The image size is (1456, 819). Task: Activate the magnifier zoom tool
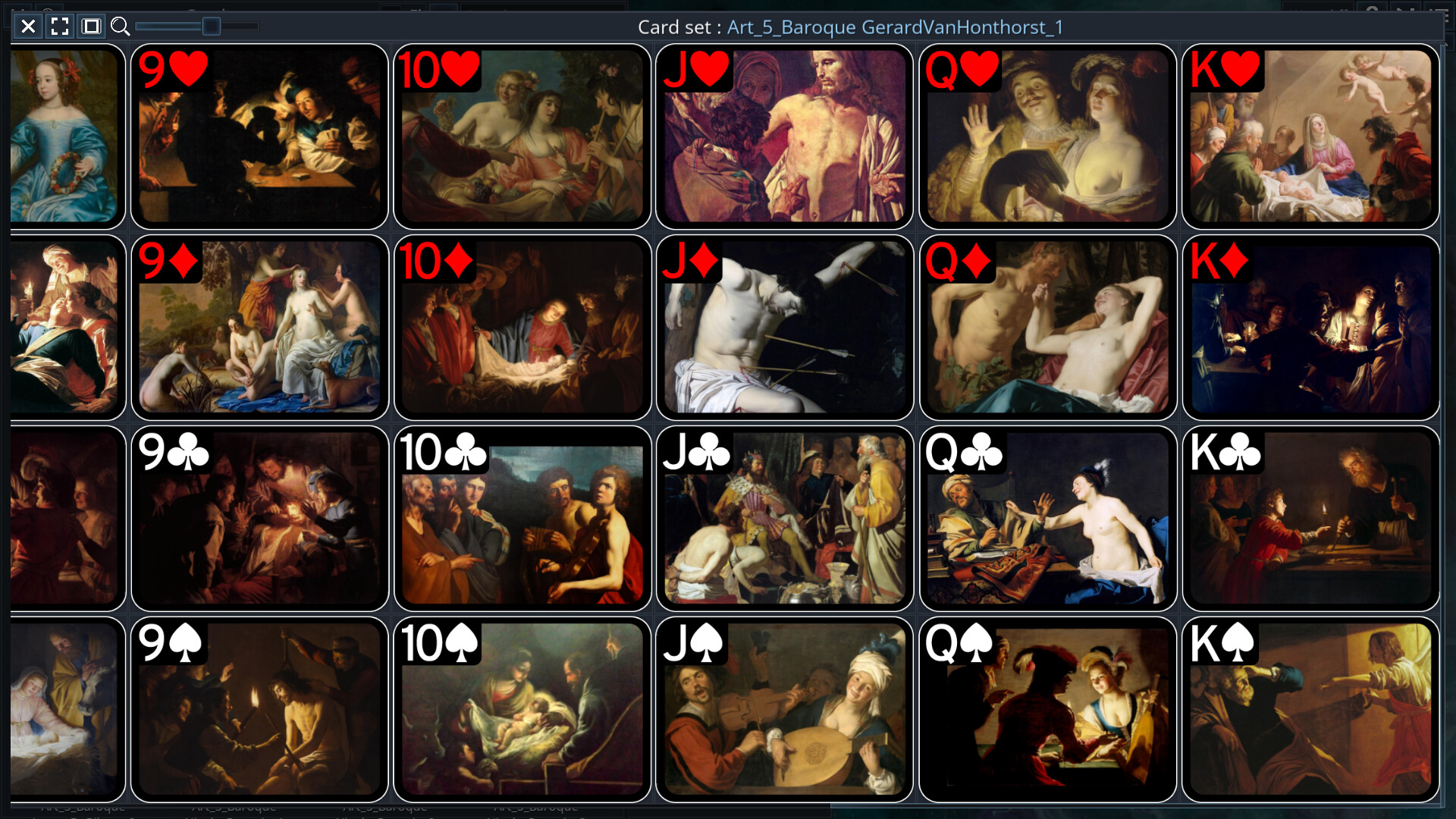(121, 27)
